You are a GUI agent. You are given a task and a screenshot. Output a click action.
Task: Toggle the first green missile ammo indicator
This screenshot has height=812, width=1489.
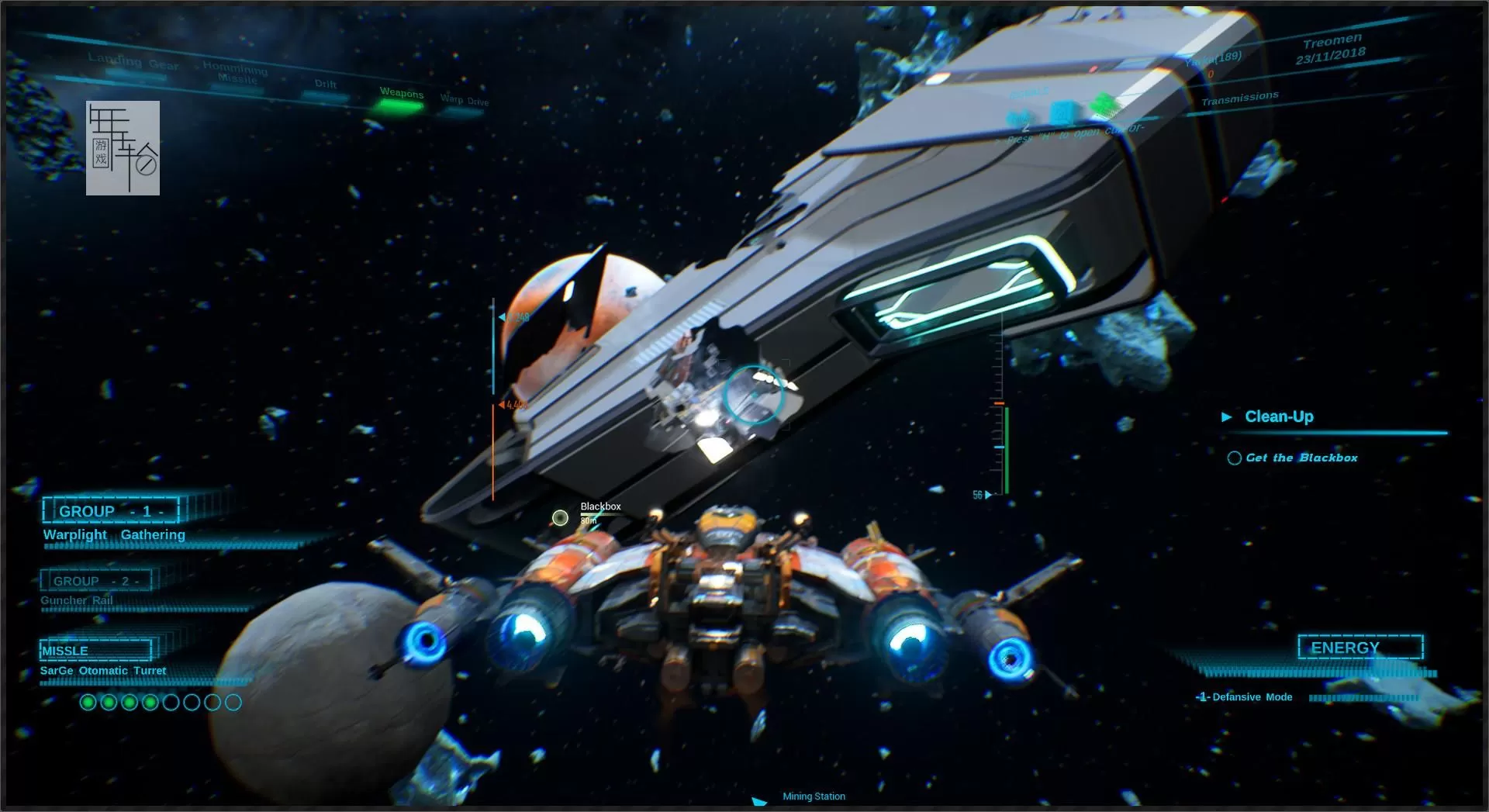[x=88, y=703]
